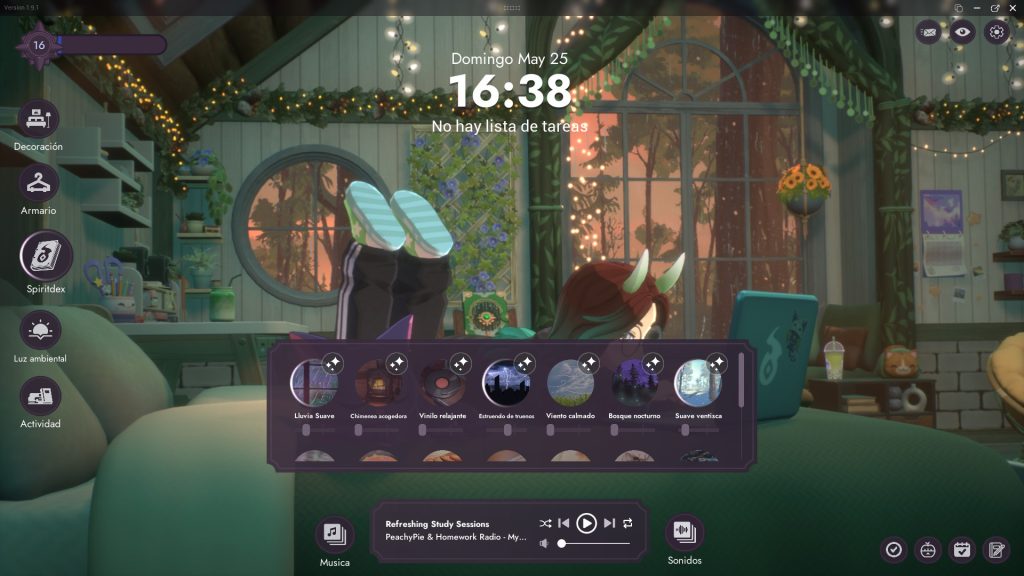Close the game window
The width and height of the screenshot is (1024, 576).
1012,8
